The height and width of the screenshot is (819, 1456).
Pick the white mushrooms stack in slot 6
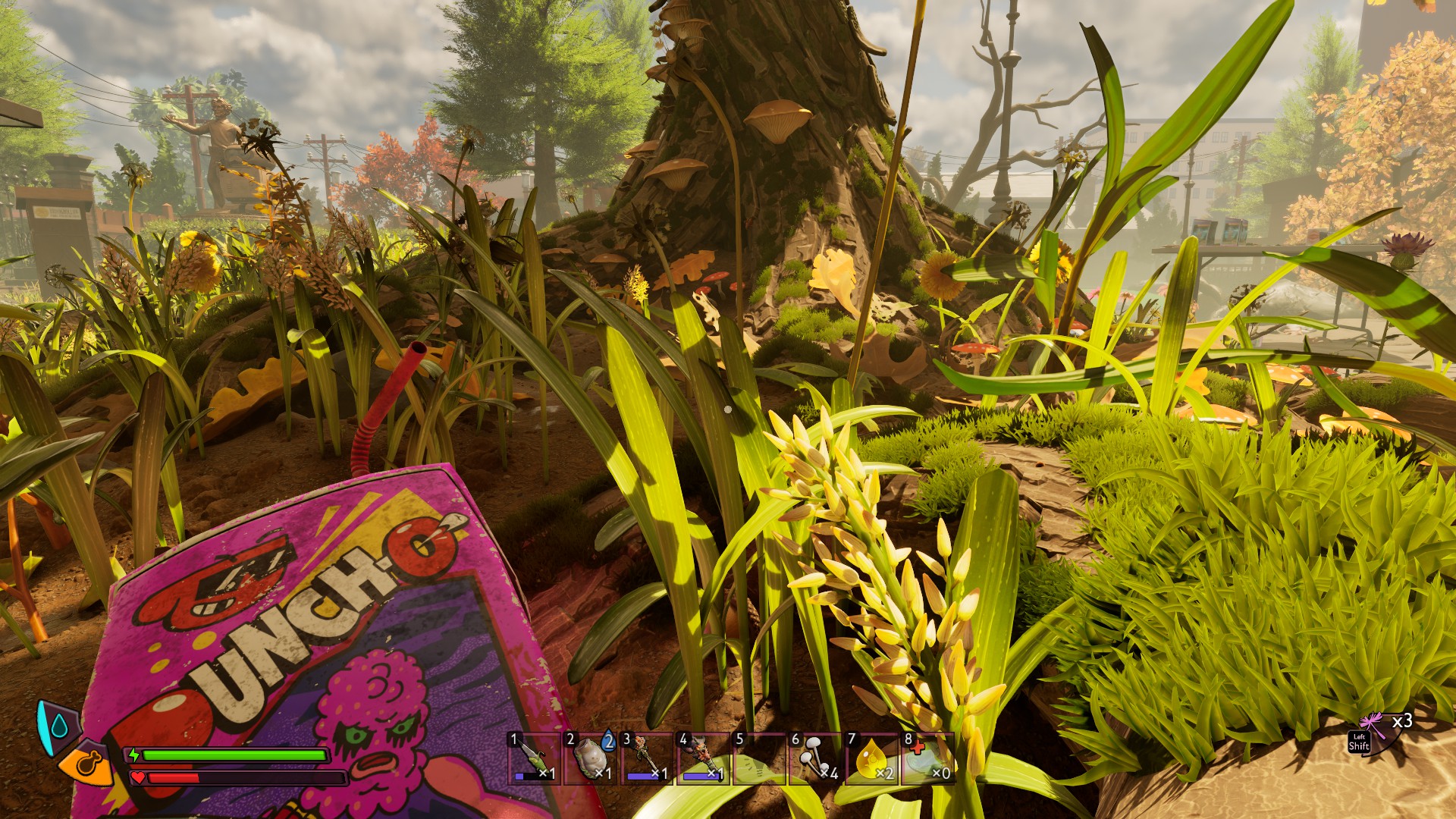click(815, 758)
